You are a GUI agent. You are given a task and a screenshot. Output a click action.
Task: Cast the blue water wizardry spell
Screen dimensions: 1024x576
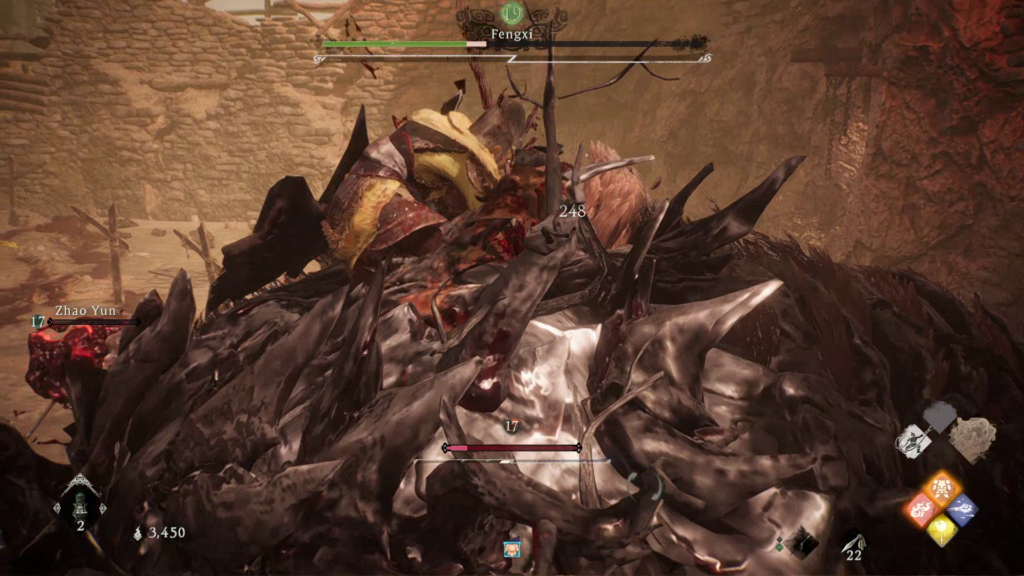pyautogui.click(x=961, y=509)
